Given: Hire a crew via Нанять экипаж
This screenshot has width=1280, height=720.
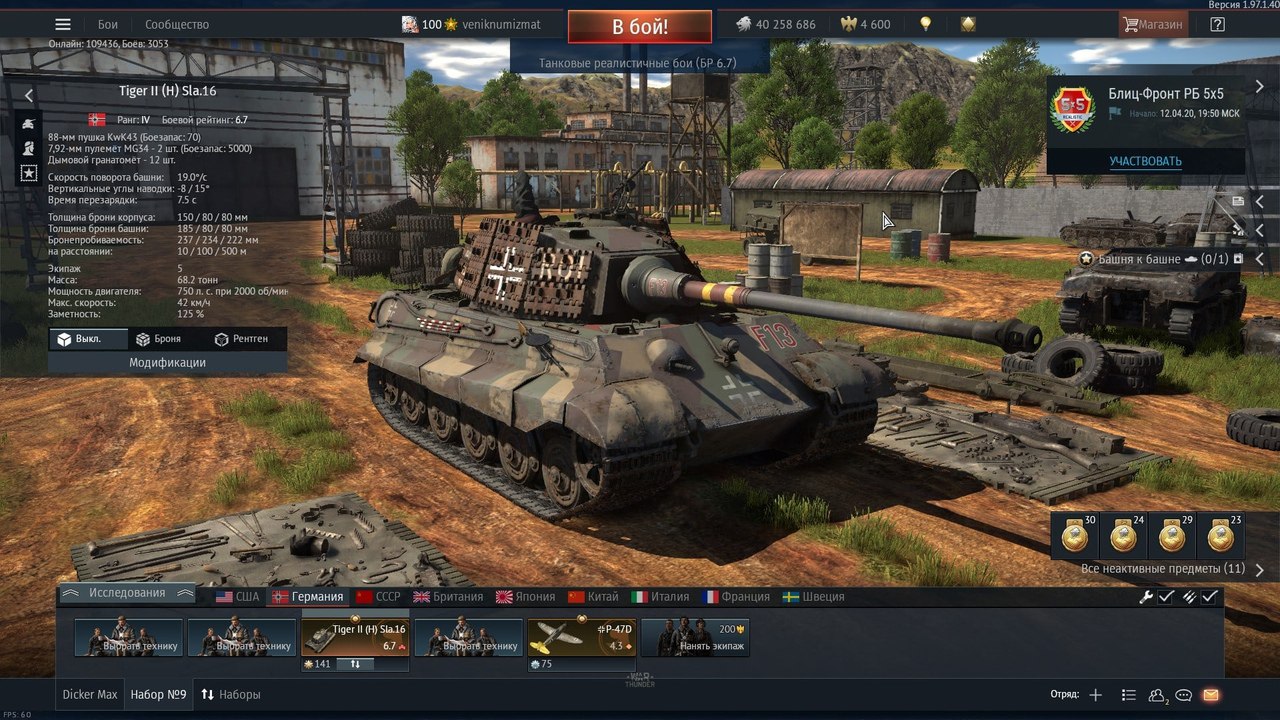Looking at the screenshot, I should tap(694, 637).
